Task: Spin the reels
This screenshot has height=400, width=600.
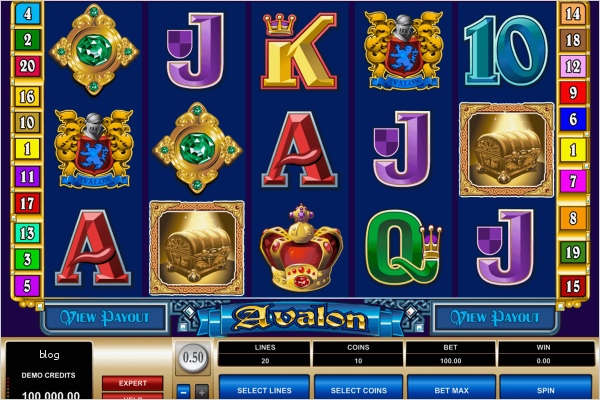Action: (x=546, y=387)
